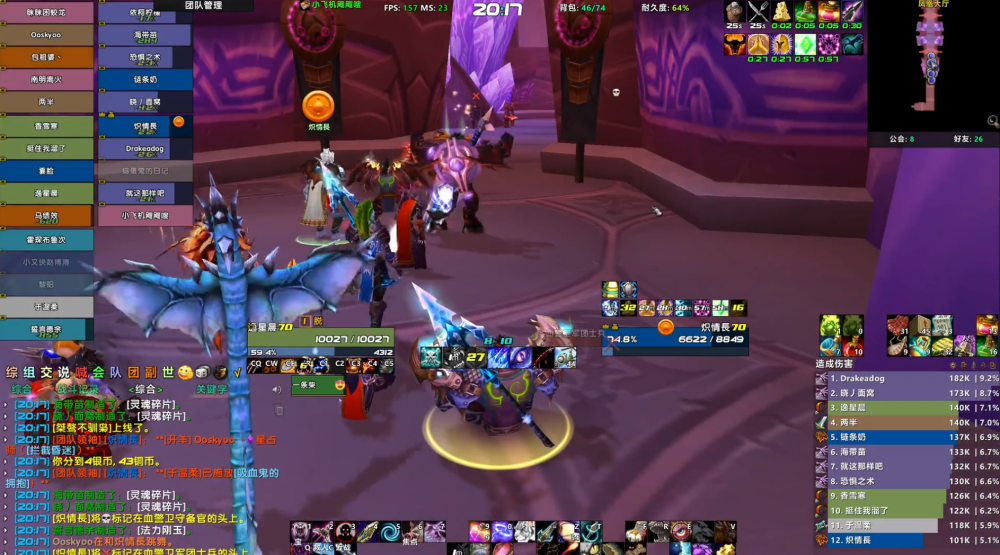Toggle the speaker sound icon beside chat
This screenshot has height=555, width=1000.
(277, 390)
